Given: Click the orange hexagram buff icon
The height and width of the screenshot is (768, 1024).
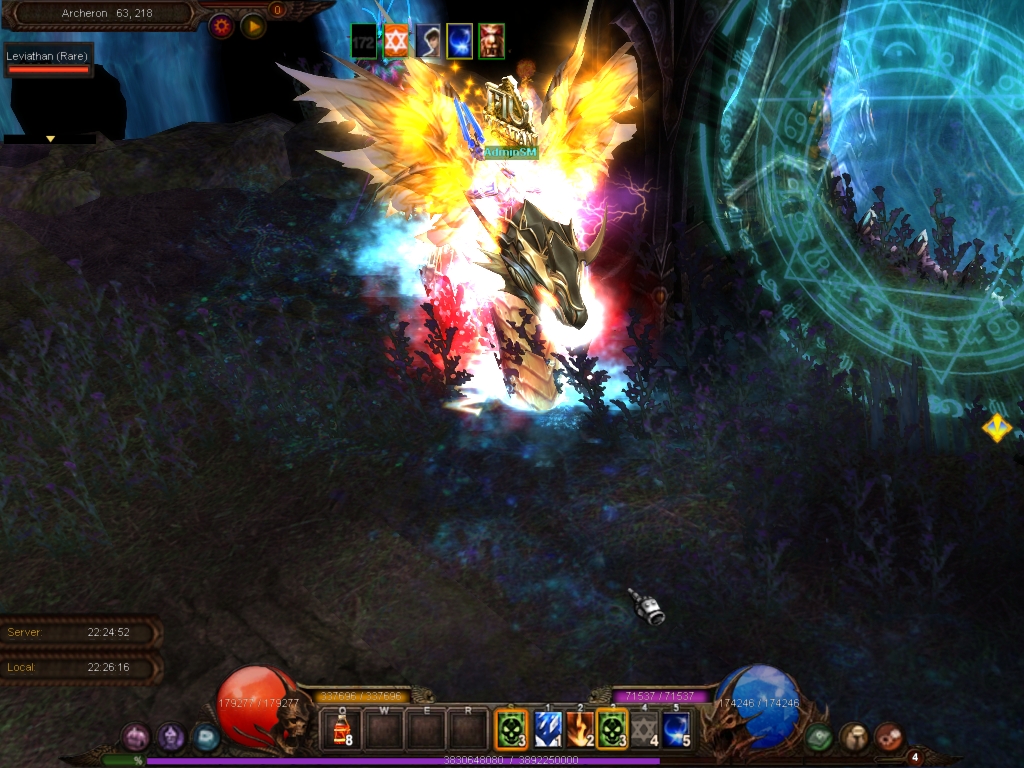Looking at the screenshot, I should pyautogui.click(x=396, y=40).
